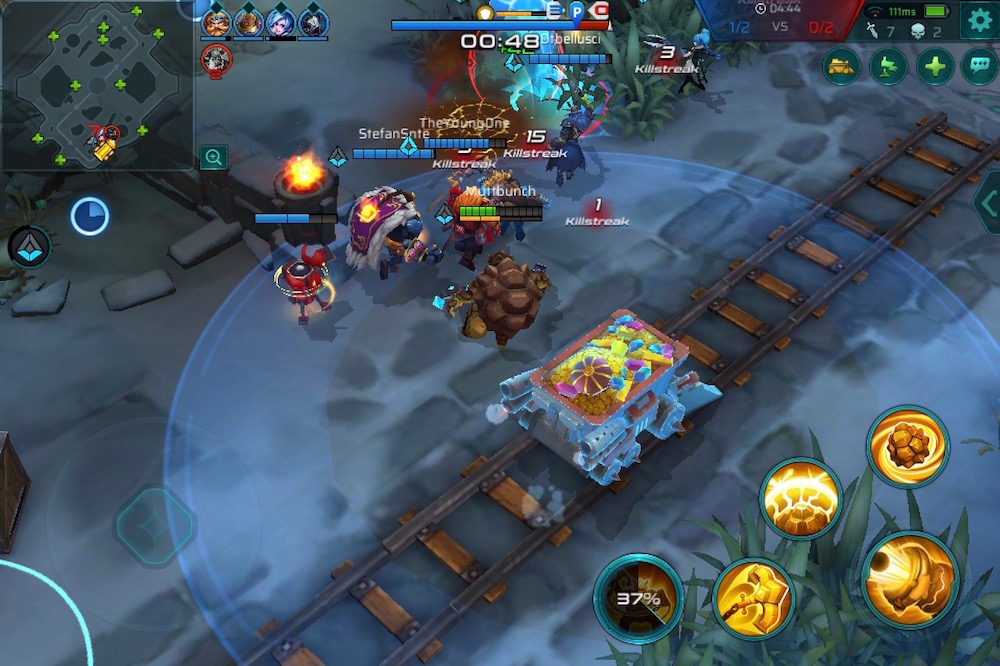Image resolution: width=1000 pixels, height=666 pixels.
Task: Select the blue-haired hero portrait
Action: coord(281,21)
